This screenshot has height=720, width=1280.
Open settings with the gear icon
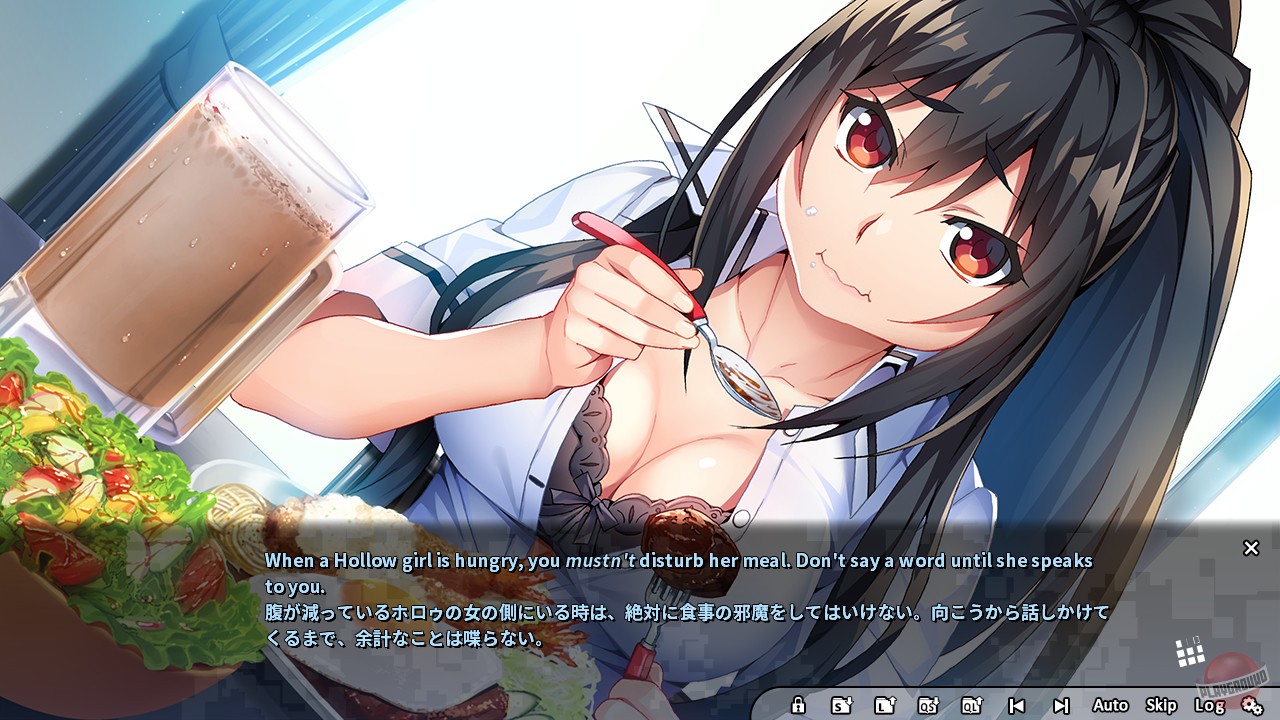click(1253, 704)
